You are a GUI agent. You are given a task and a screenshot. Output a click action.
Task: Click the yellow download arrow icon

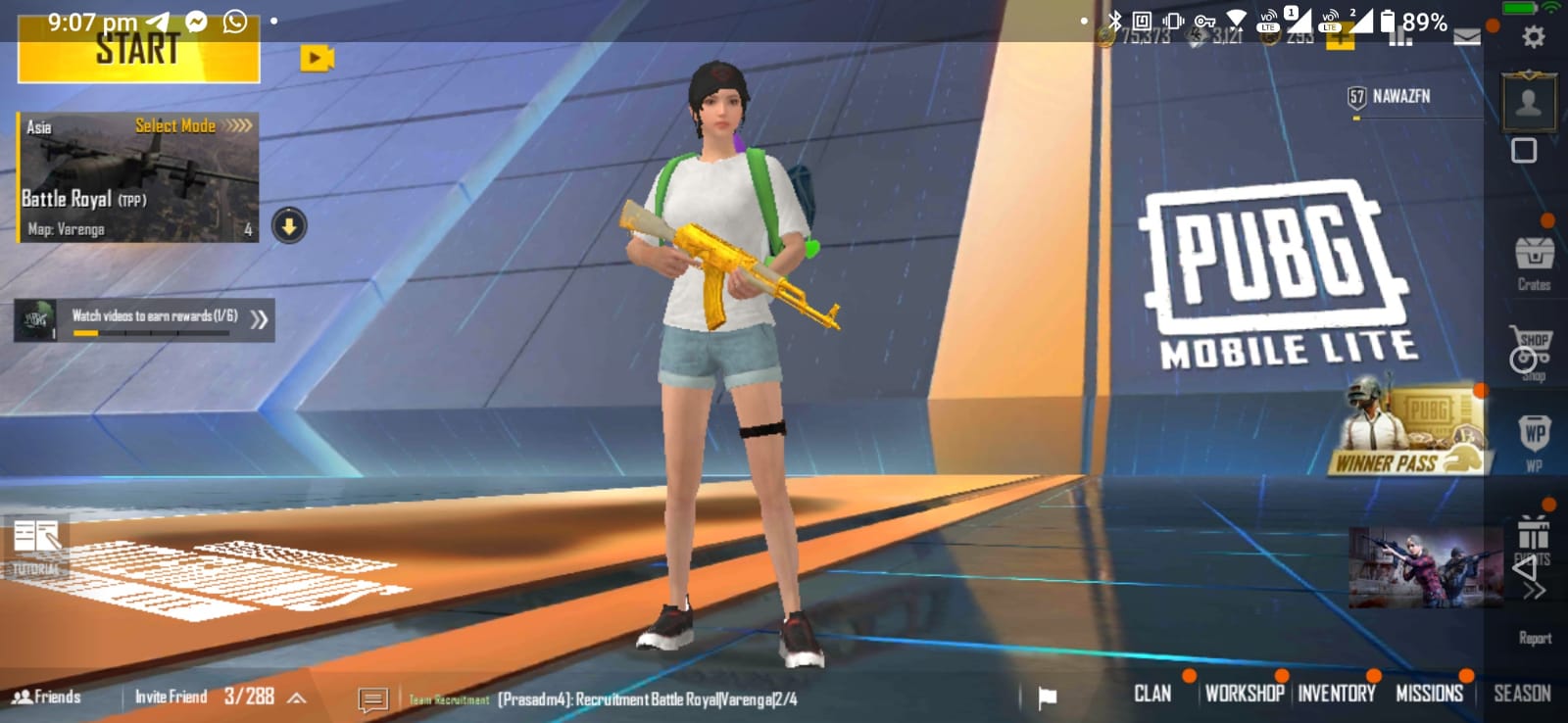289,226
